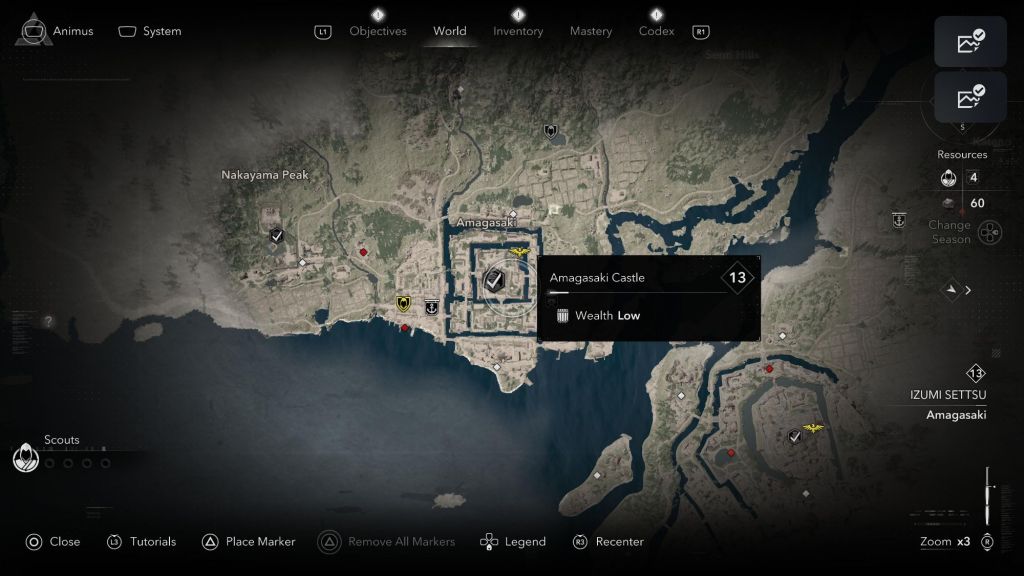Open map Tutorials

[x=141, y=541]
